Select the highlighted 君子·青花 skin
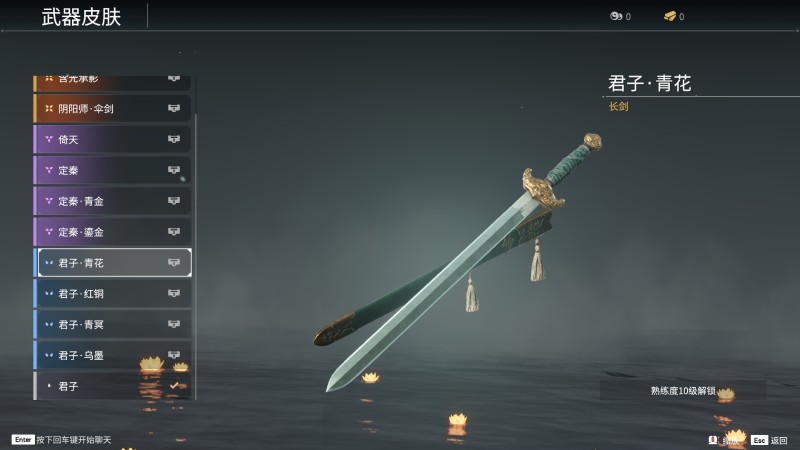 pos(112,263)
